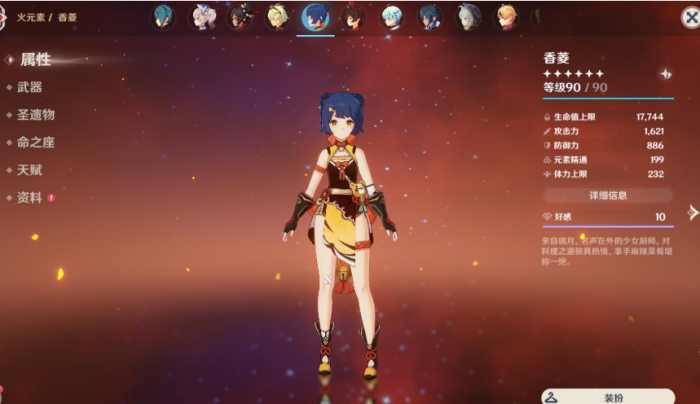Pick the light-blue-haired character portrait

coord(392,17)
